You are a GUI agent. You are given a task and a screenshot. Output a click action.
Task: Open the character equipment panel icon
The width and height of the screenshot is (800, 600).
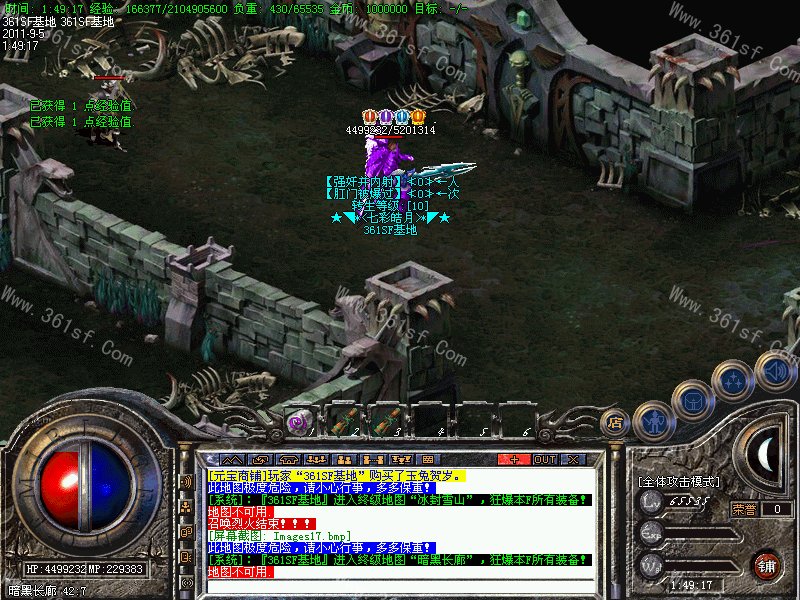(652, 420)
